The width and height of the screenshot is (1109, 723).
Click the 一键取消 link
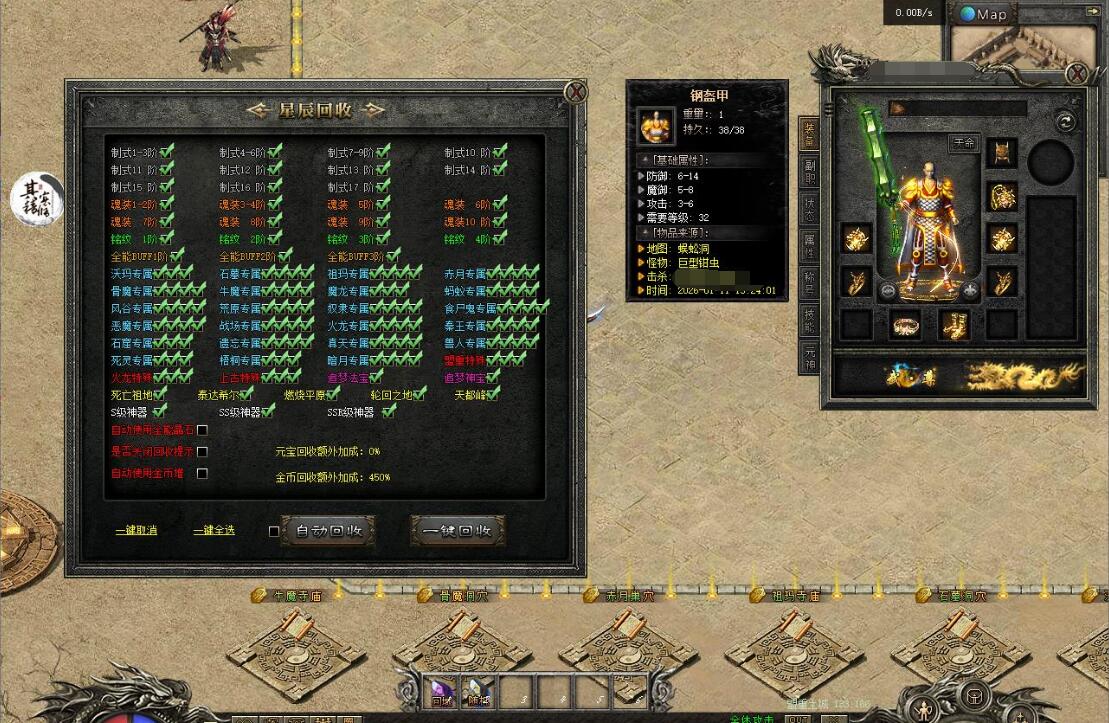[136, 530]
